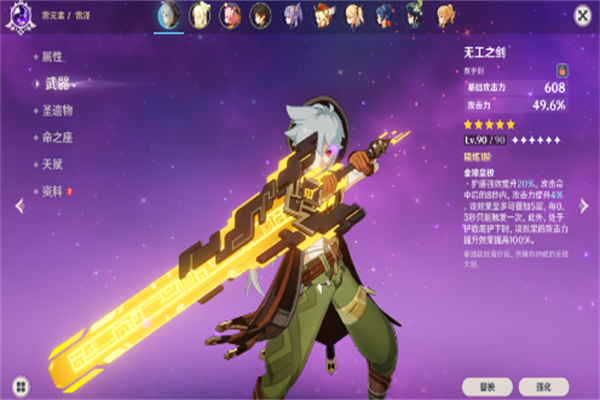Open the 圣遗物 (Artifacts) section
Viewport: 600px width, 400px height.
click(59, 110)
